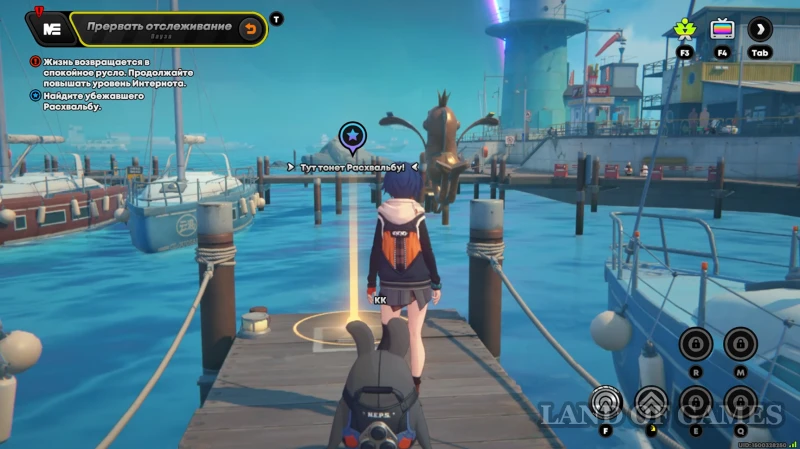Expand the arrow menu button
This screenshot has width=800, height=449.
point(760,29)
